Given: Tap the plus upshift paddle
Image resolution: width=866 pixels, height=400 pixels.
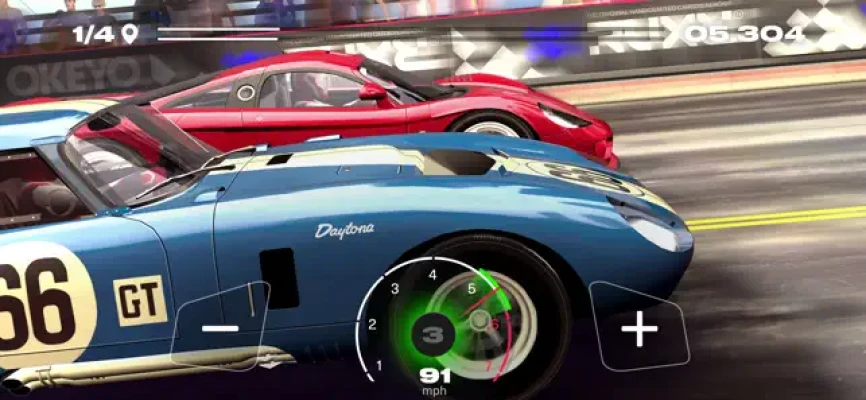Looking at the screenshot, I should click(x=640, y=329).
